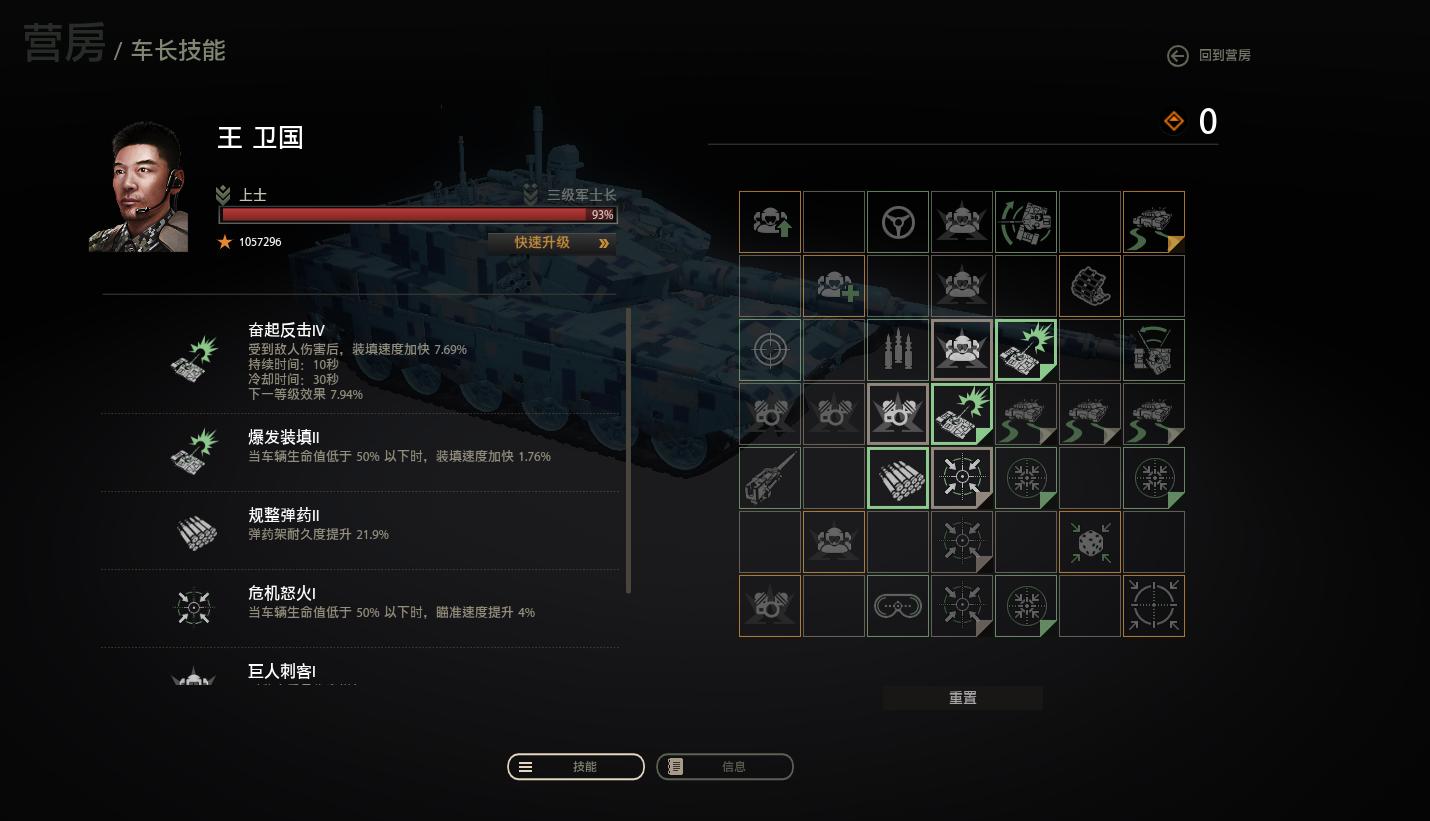Click the 重置 reset button
Viewport: 1430px width, 821px height.
point(961,697)
